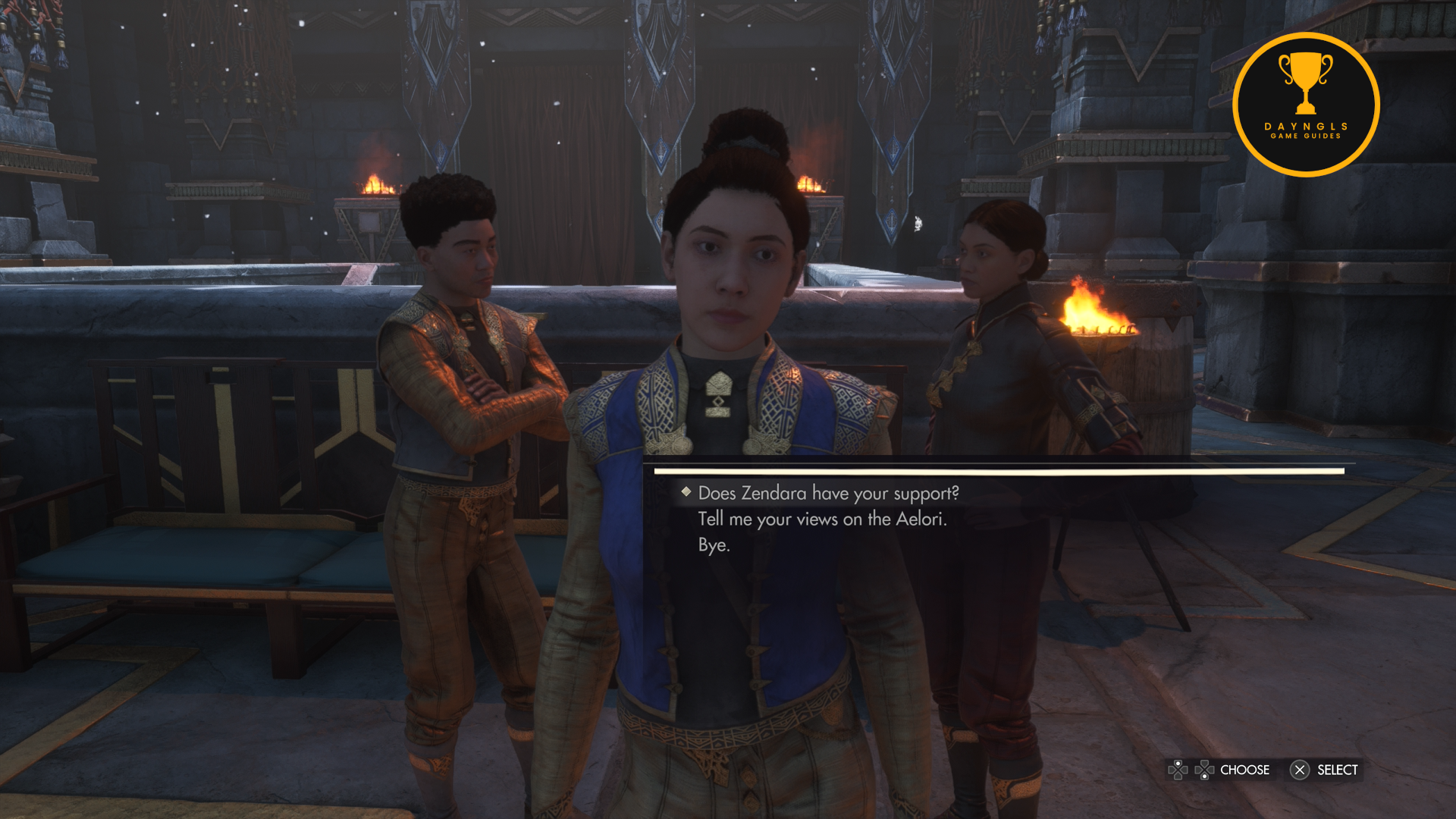
Task: Choose "Tell me your views on the Aelori"
Action: (x=822, y=519)
